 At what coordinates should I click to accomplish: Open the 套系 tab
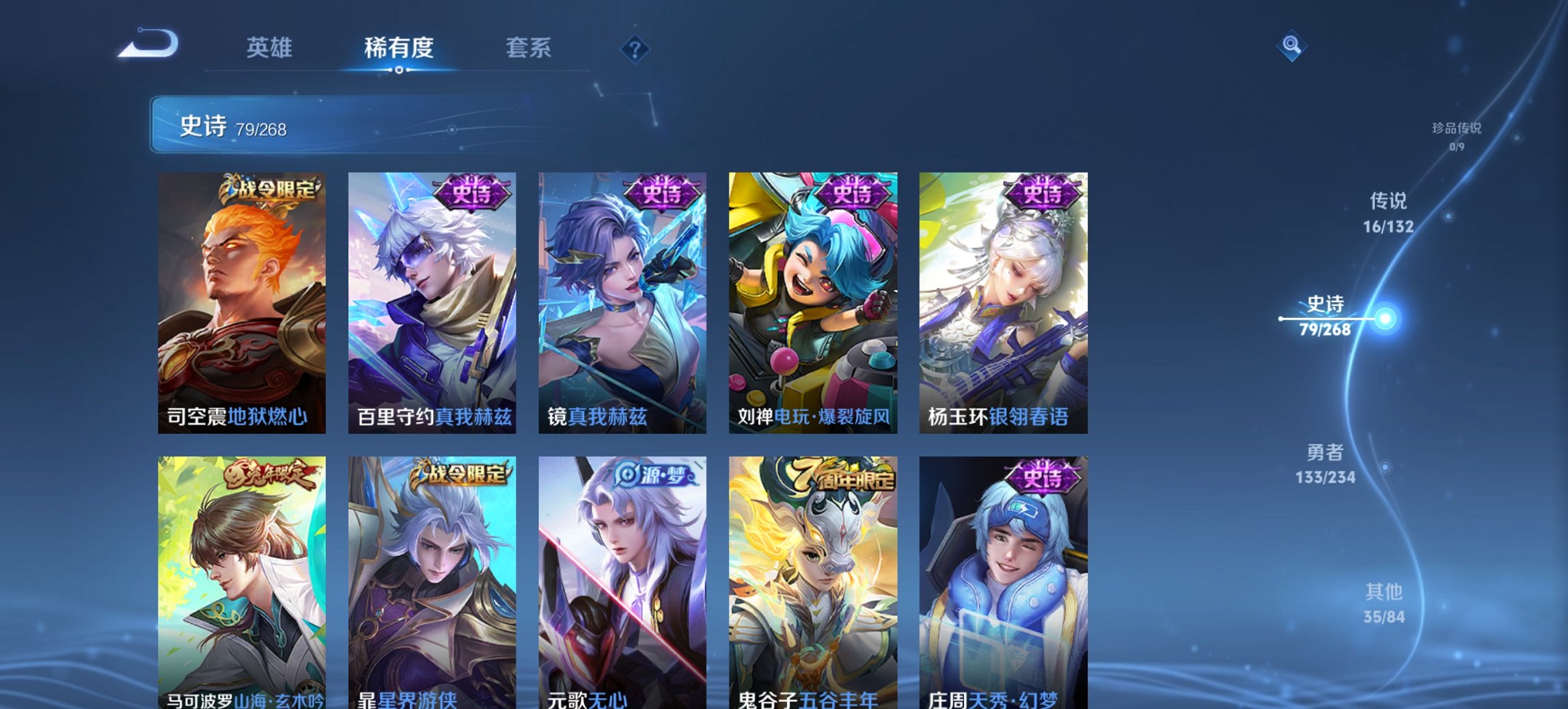pyautogui.click(x=528, y=48)
